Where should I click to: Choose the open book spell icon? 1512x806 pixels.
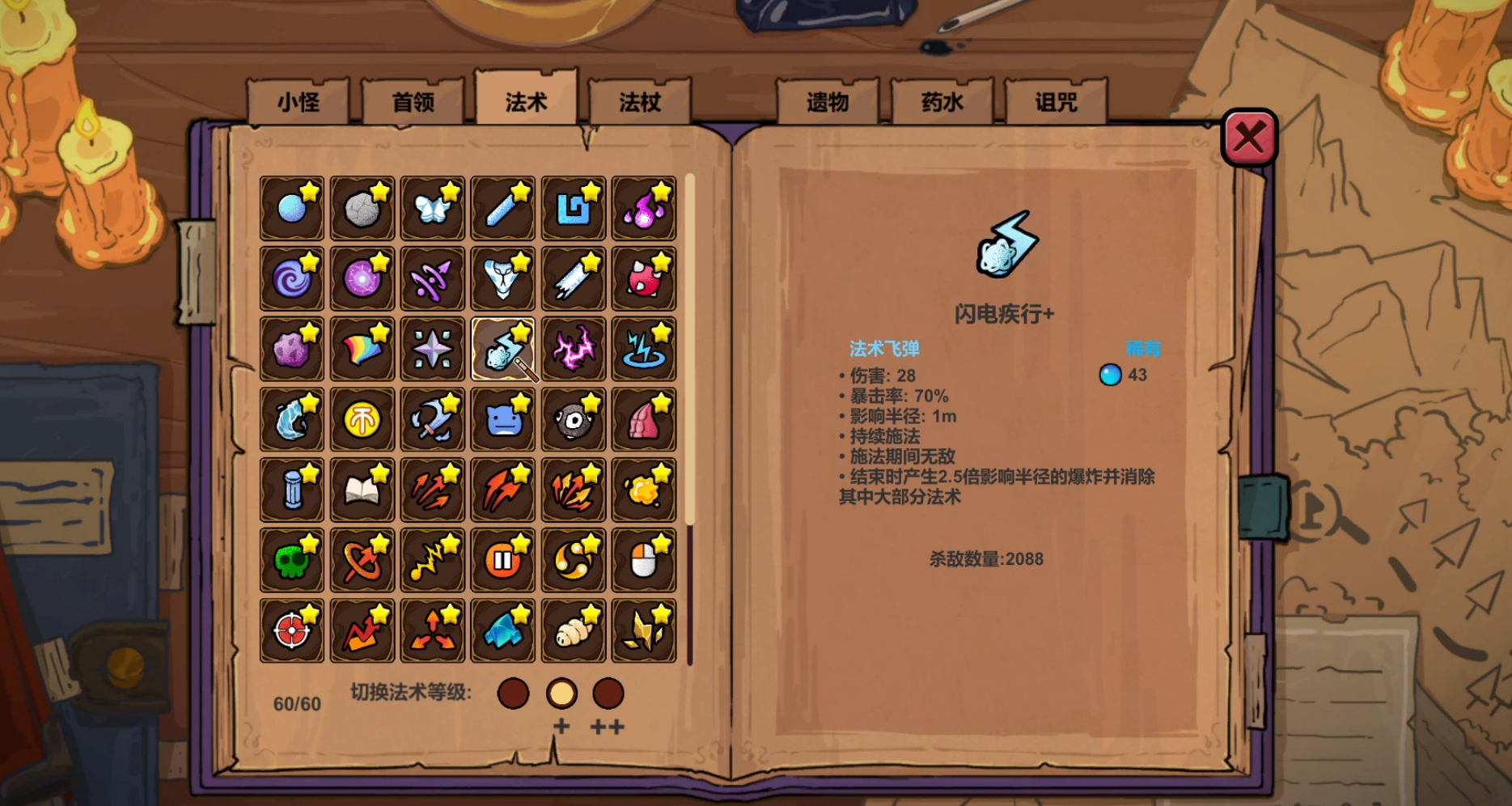click(362, 490)
